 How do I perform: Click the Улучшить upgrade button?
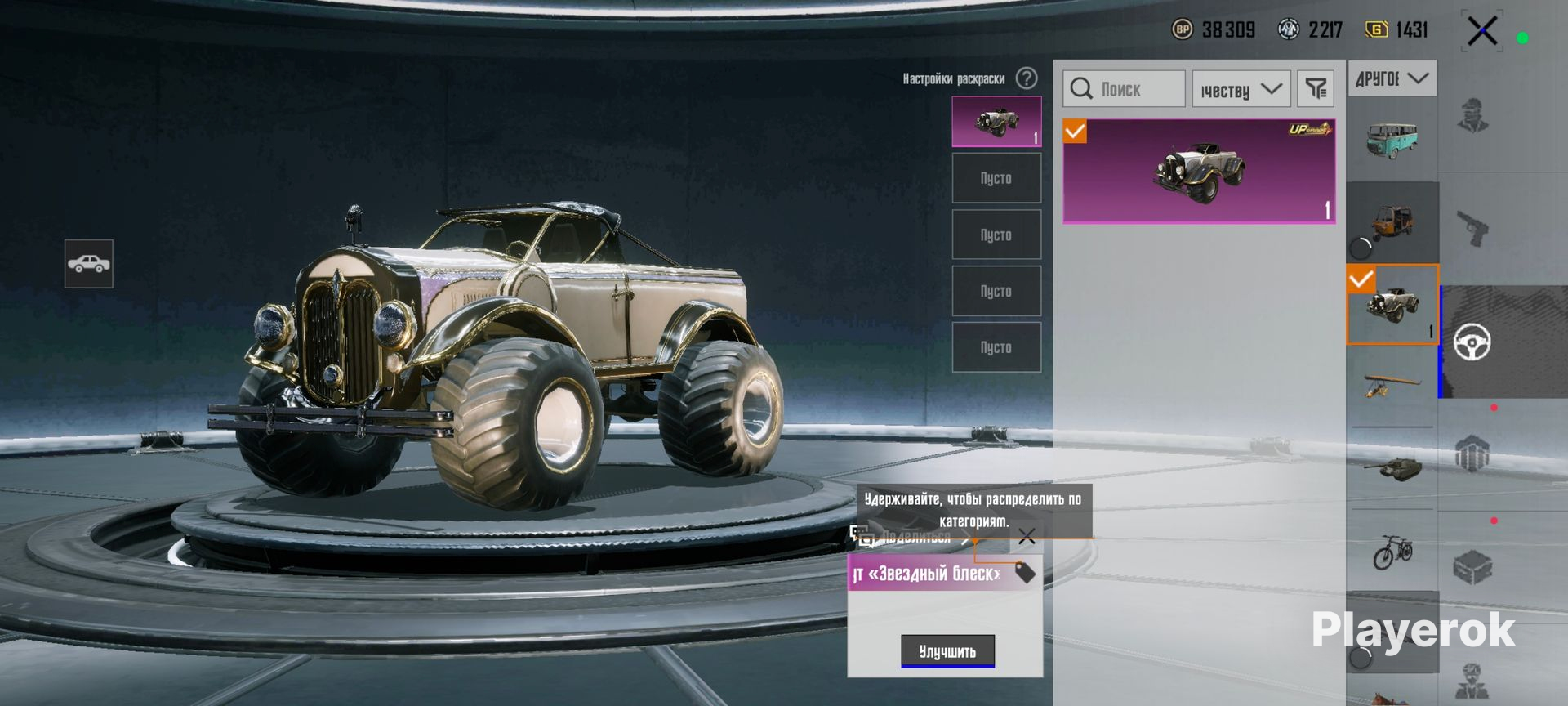[x=947, y=650]
